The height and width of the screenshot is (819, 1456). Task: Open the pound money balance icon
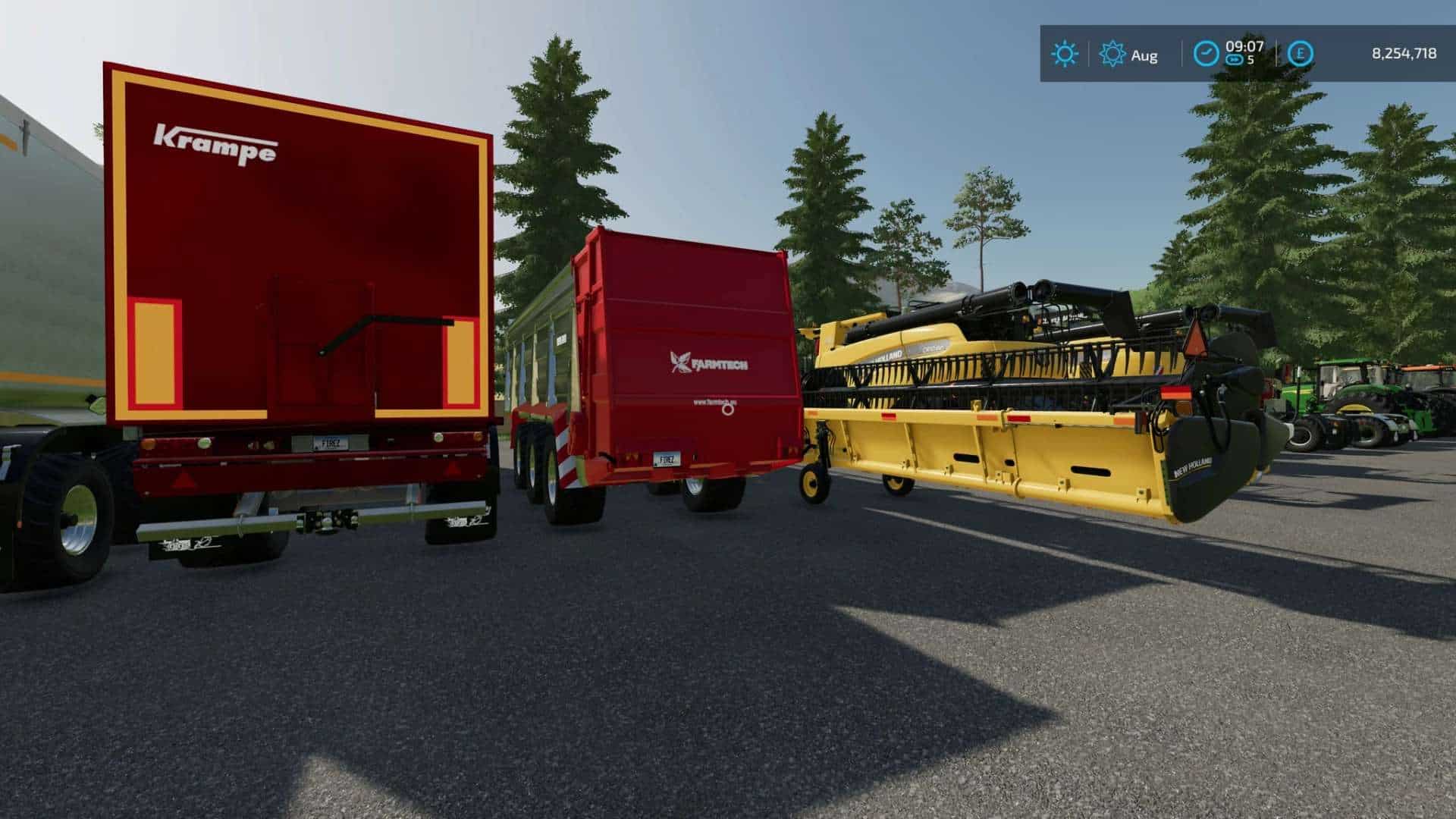point(1300,54)
